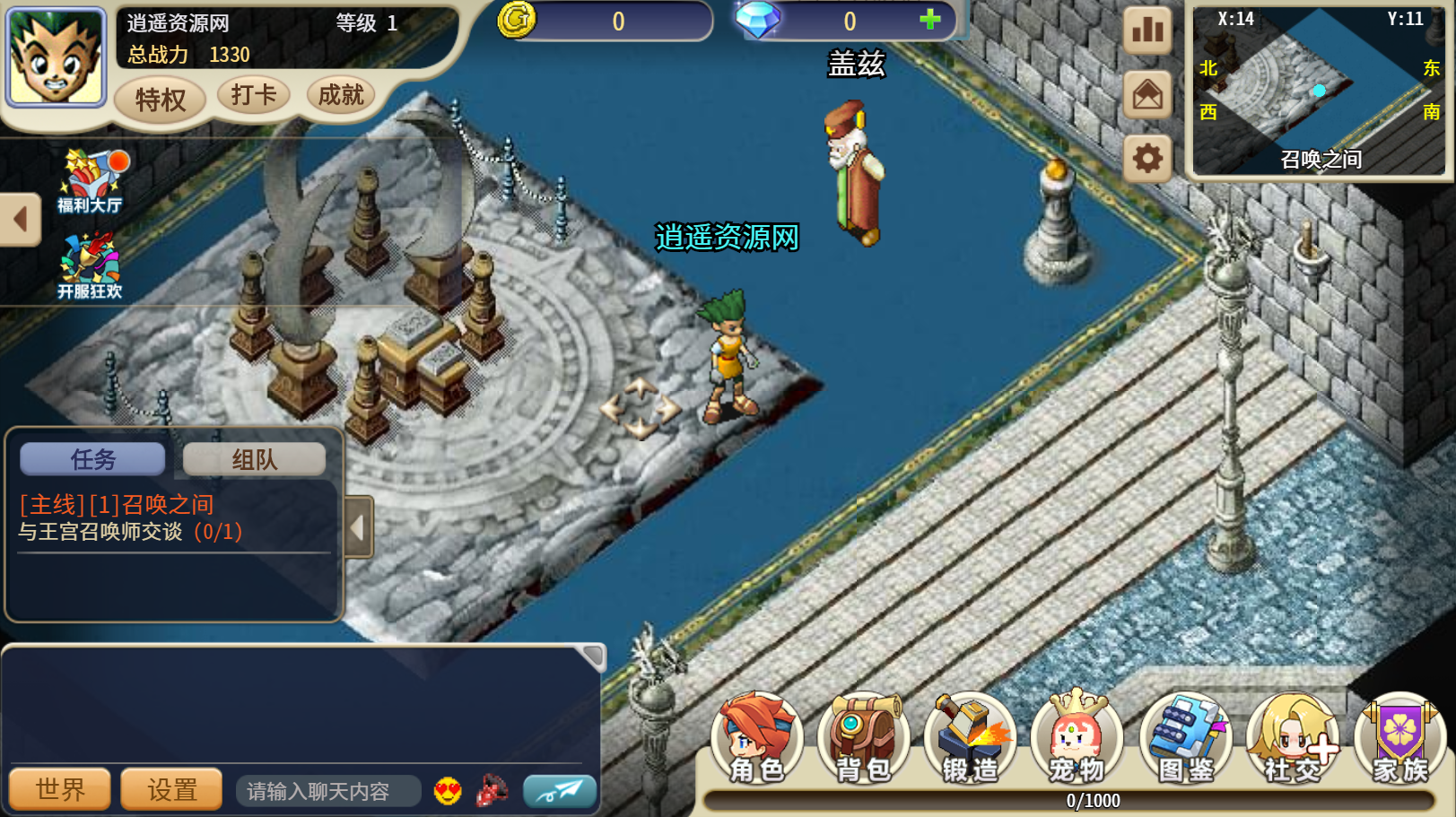Click the player avatar portrait
The image size is (1456, 817).
pos(56,56)
